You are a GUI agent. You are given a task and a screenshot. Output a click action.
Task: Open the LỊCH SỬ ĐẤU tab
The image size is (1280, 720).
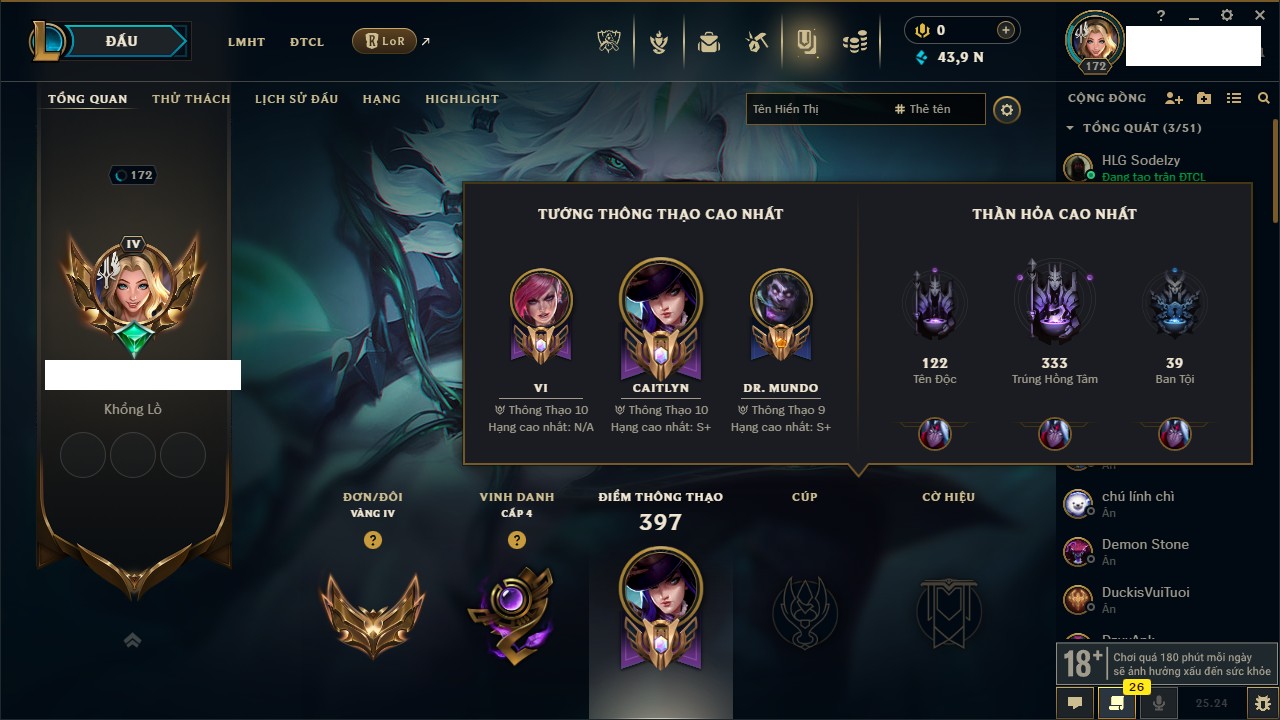click(x=296, y=99)
